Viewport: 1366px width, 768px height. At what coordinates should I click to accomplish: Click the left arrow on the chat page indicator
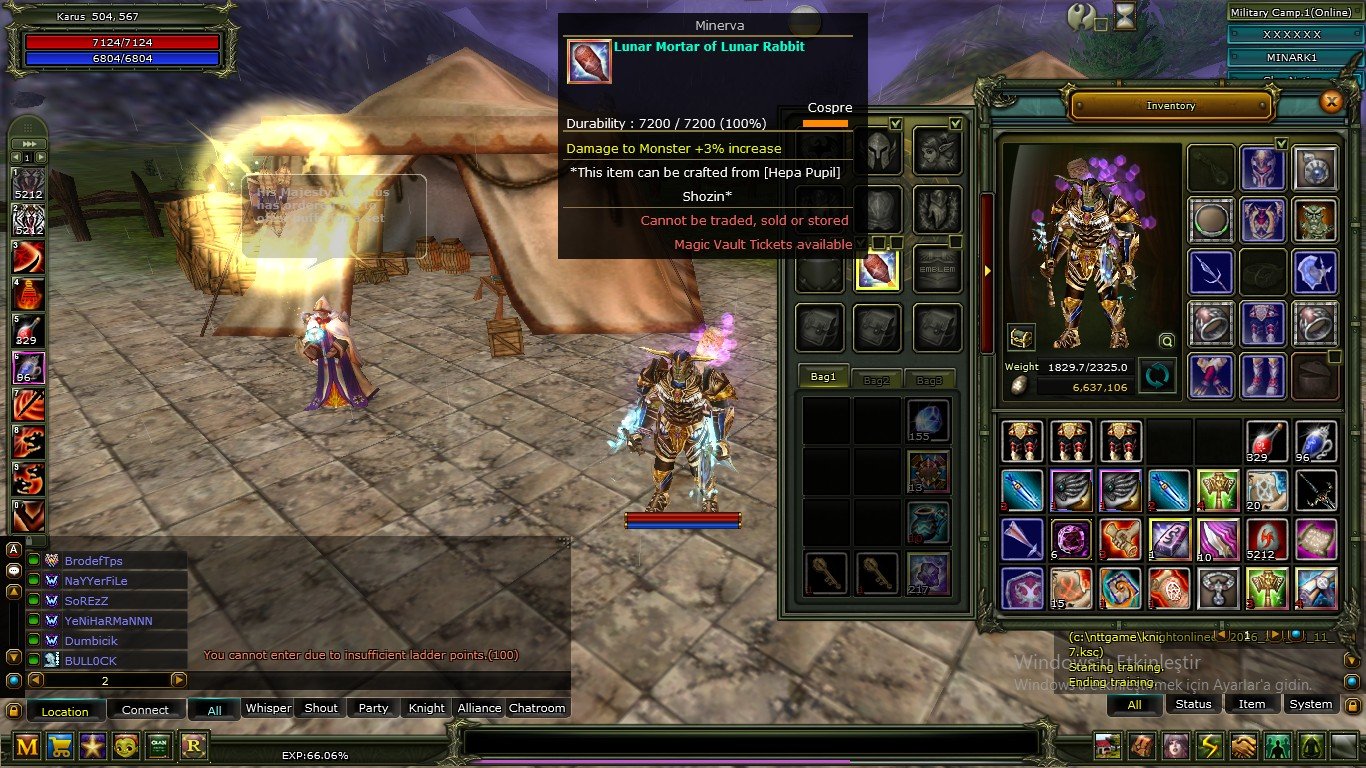36,680
